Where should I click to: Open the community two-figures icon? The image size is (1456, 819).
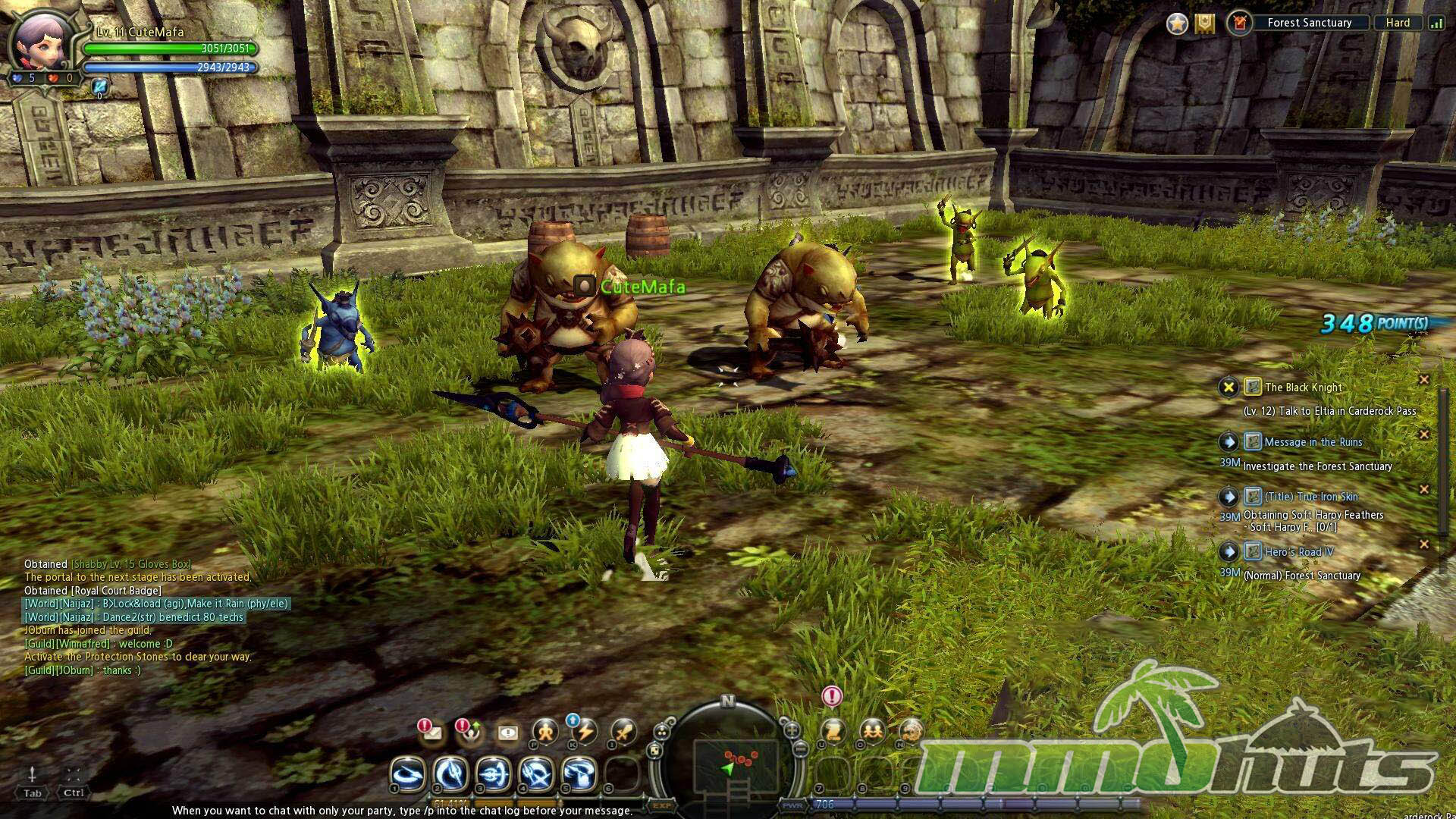pyautogui.click(x=872, y=732)
